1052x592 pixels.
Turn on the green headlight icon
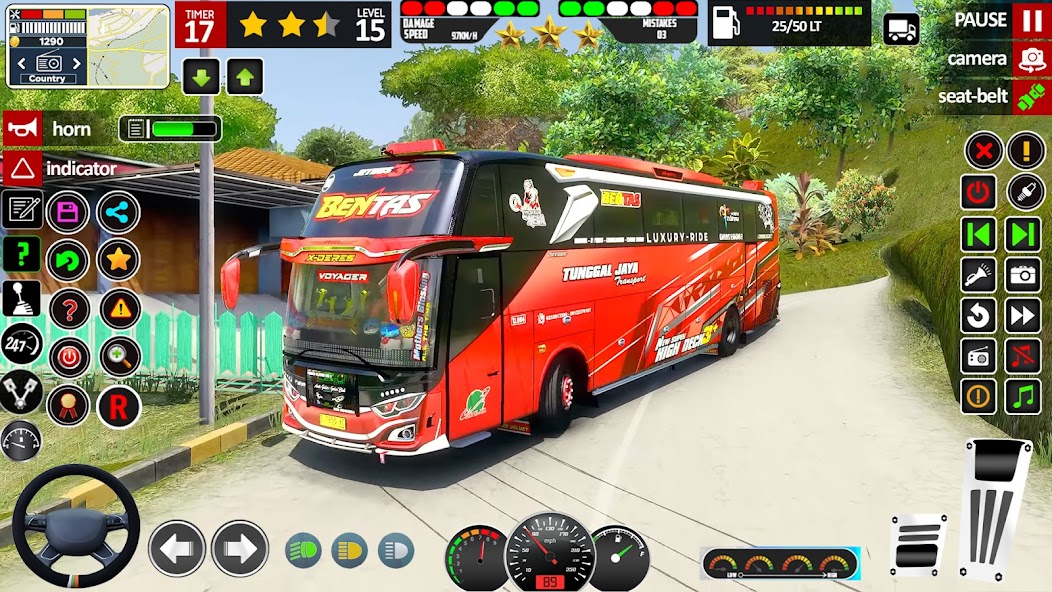[303, 550]
